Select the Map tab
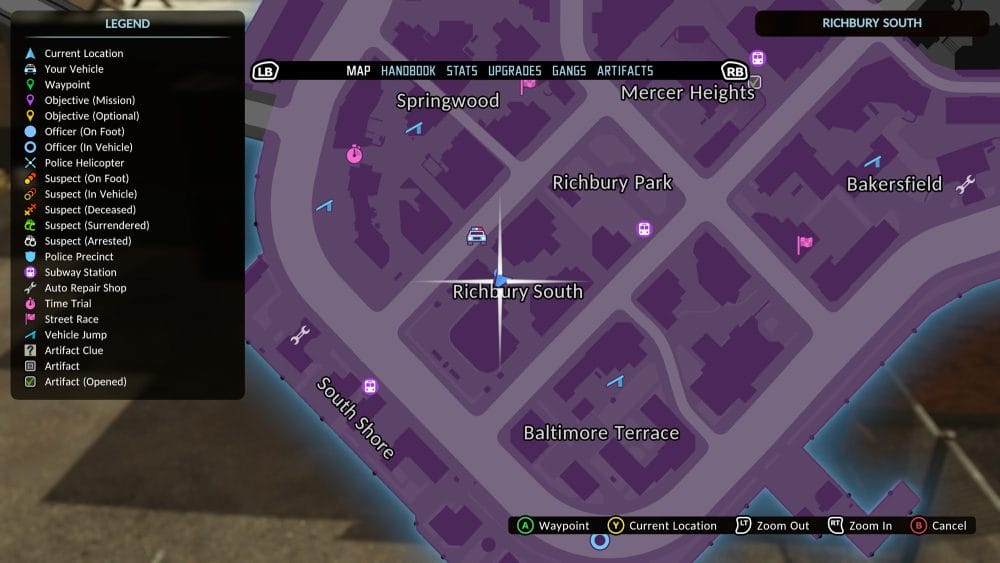This screenshot has width=1000, height=563. (358, 71)
